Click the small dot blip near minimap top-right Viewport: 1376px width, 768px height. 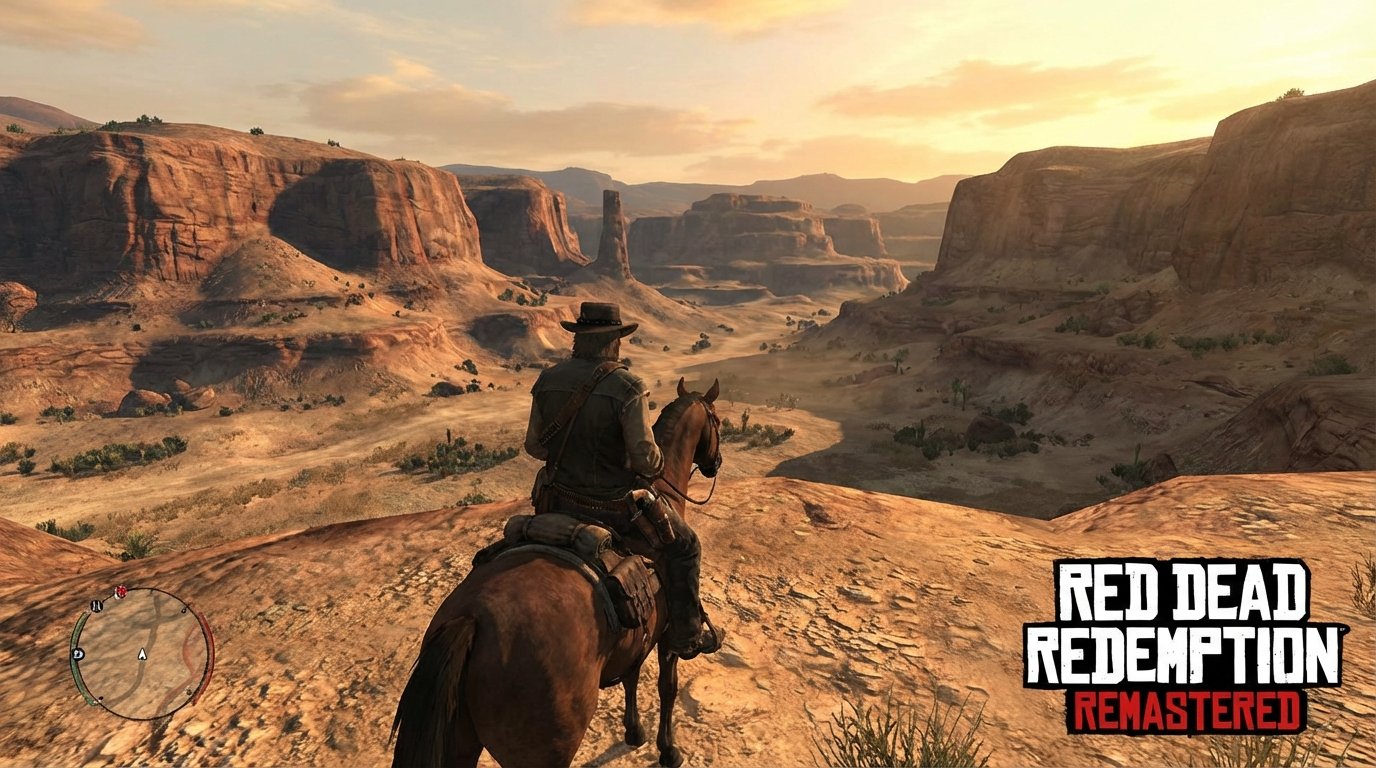pos(184,610)
